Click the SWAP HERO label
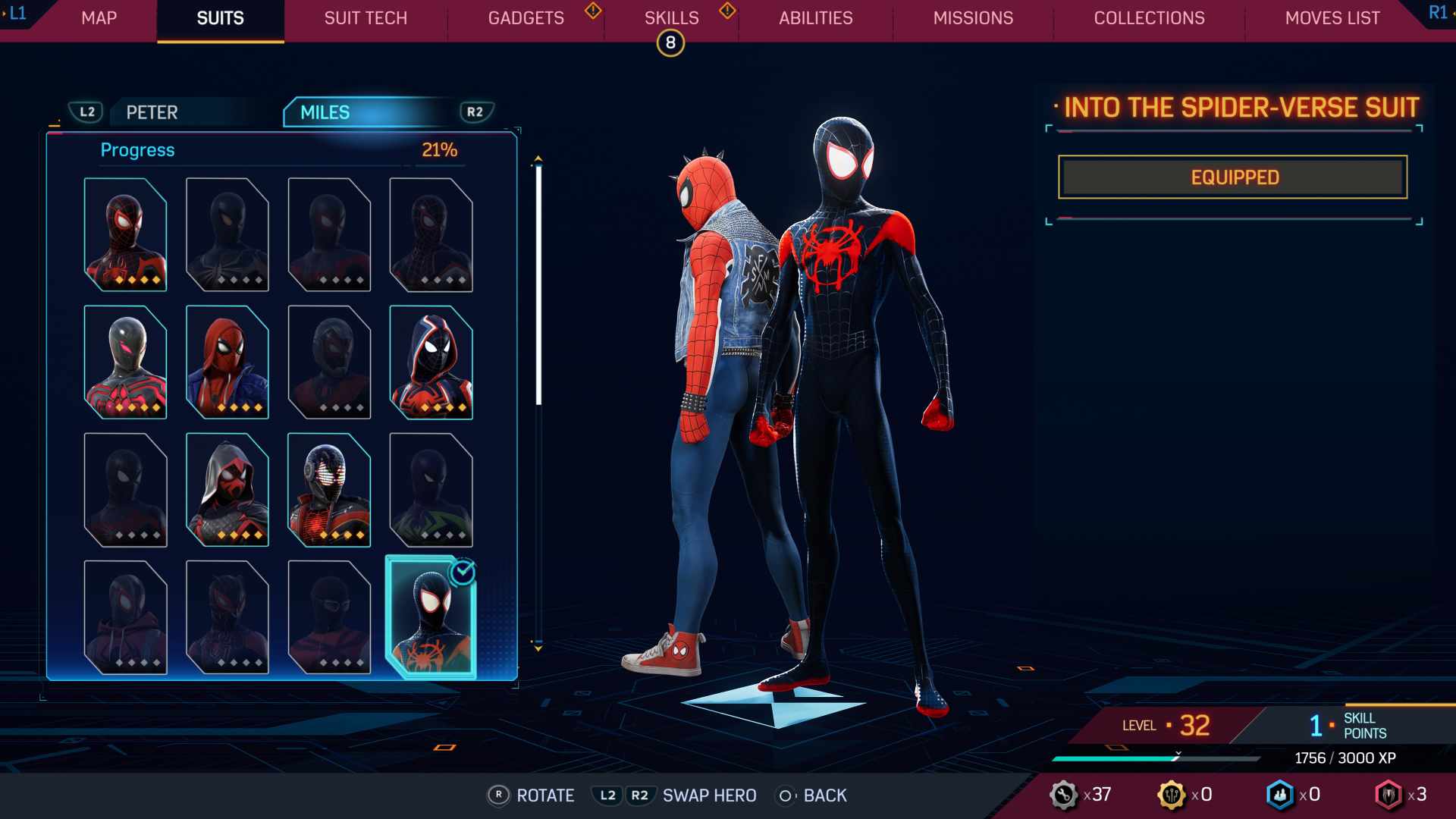The height and width of the screenshot is (819, 1456). click(x=708, y=795)
